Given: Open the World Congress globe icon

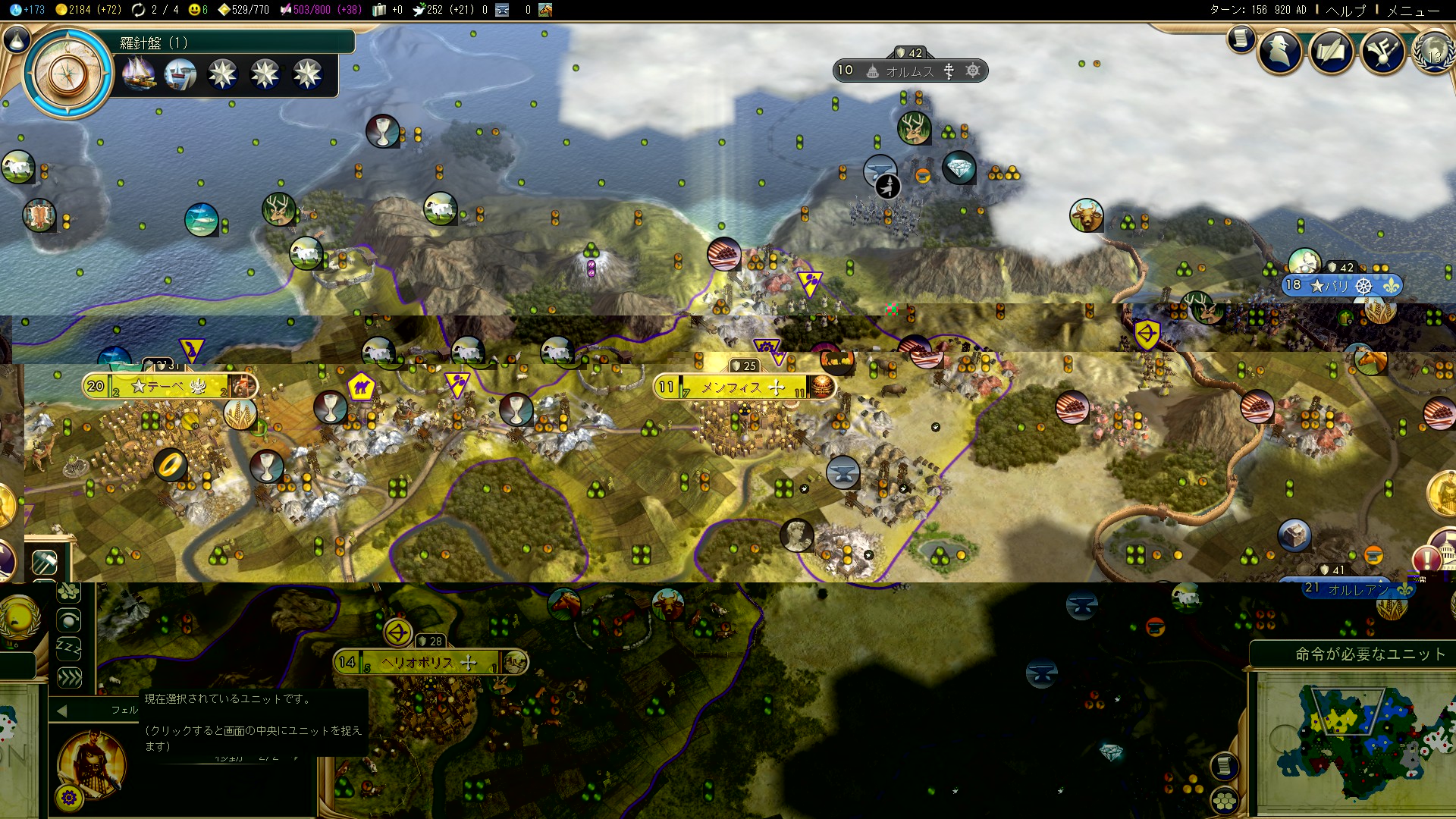Looking at the screenshot, I should tap(1432, 51).
